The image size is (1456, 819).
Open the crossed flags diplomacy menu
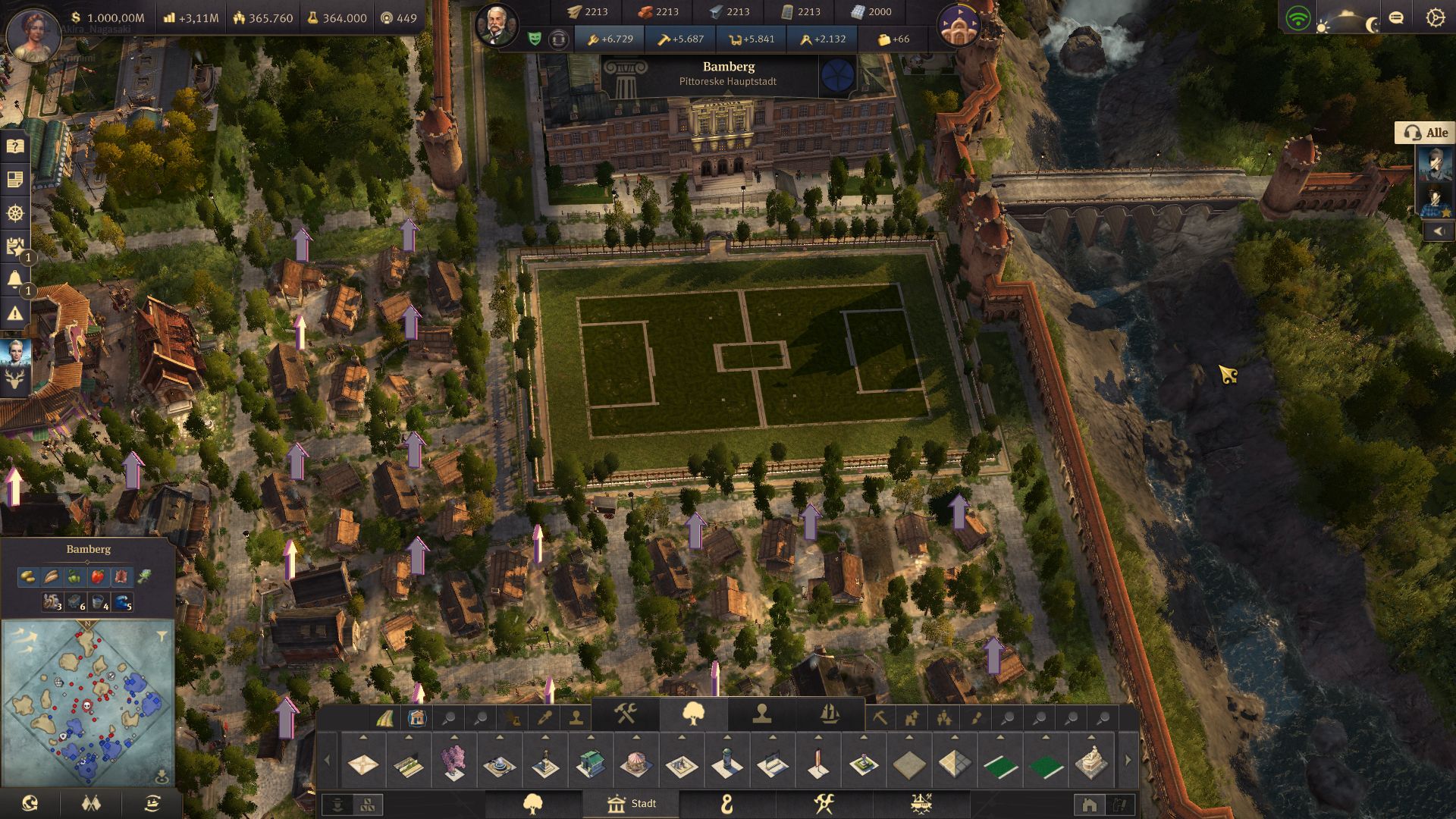point(91,803)
